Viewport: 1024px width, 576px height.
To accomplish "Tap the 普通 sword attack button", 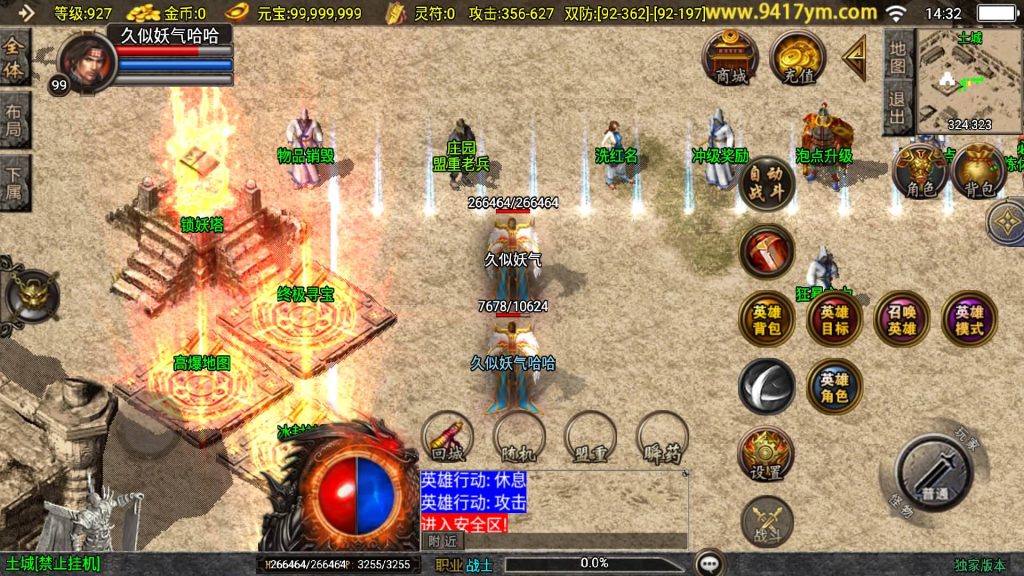I will [934, 474].
